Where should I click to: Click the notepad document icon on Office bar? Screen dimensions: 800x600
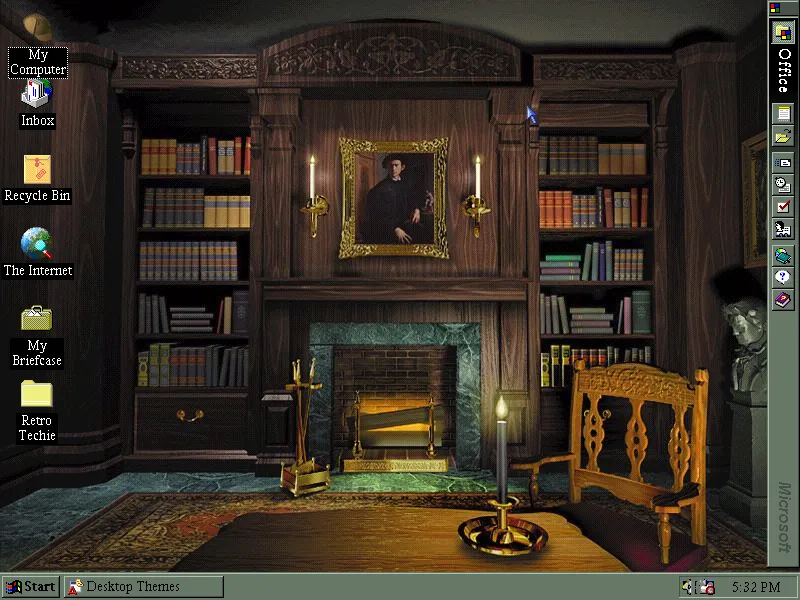click(783, 113)
